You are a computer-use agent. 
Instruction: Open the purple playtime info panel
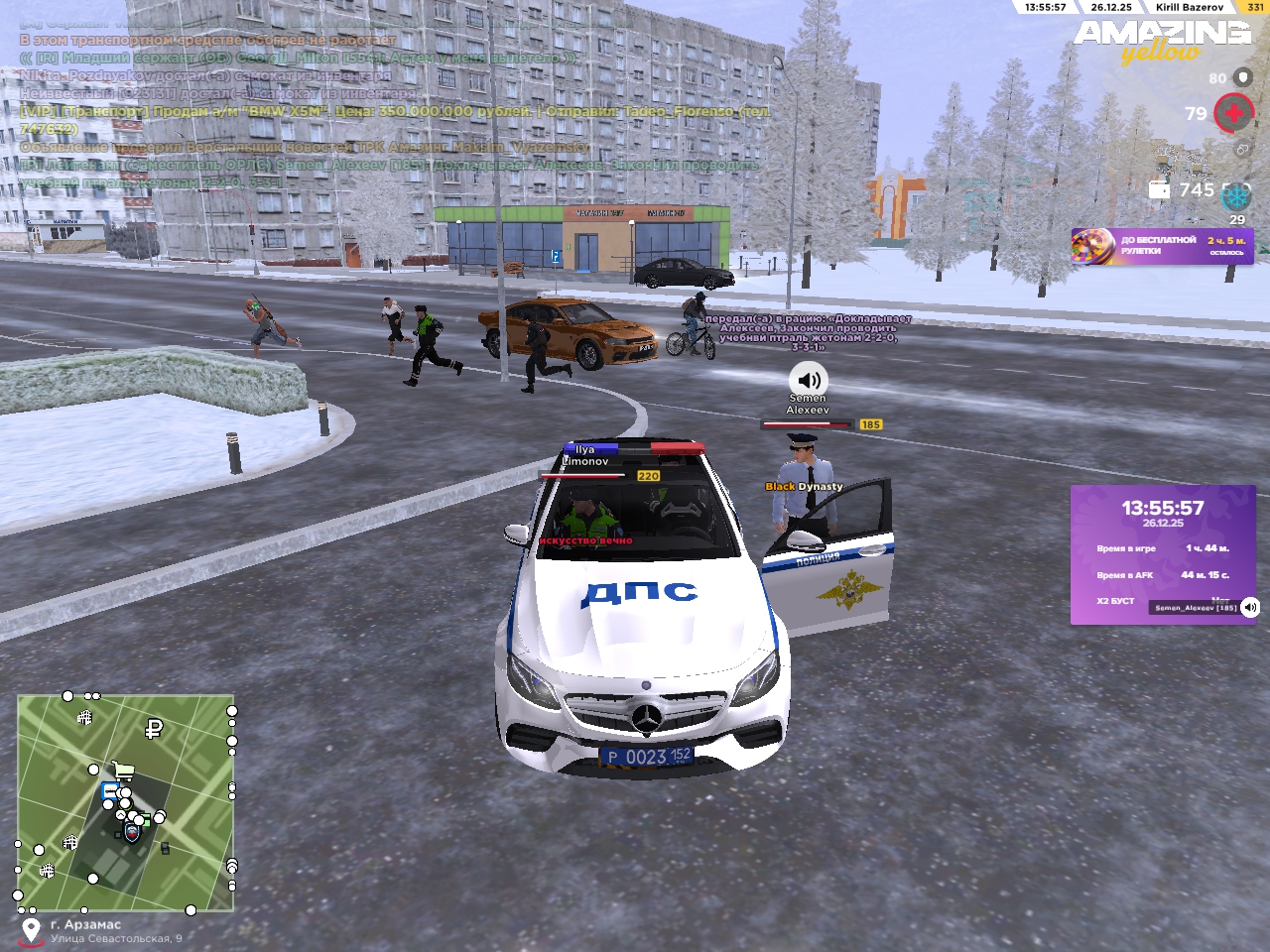[1162, 553]
